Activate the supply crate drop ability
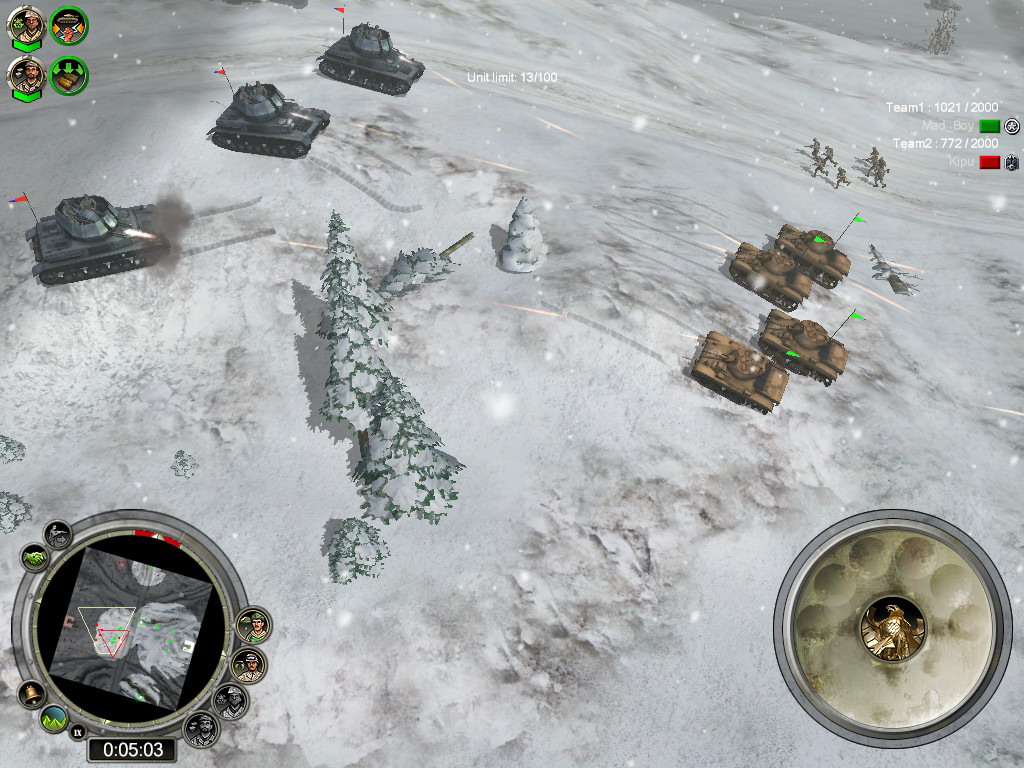1024x768 pixels. point(69,76)
